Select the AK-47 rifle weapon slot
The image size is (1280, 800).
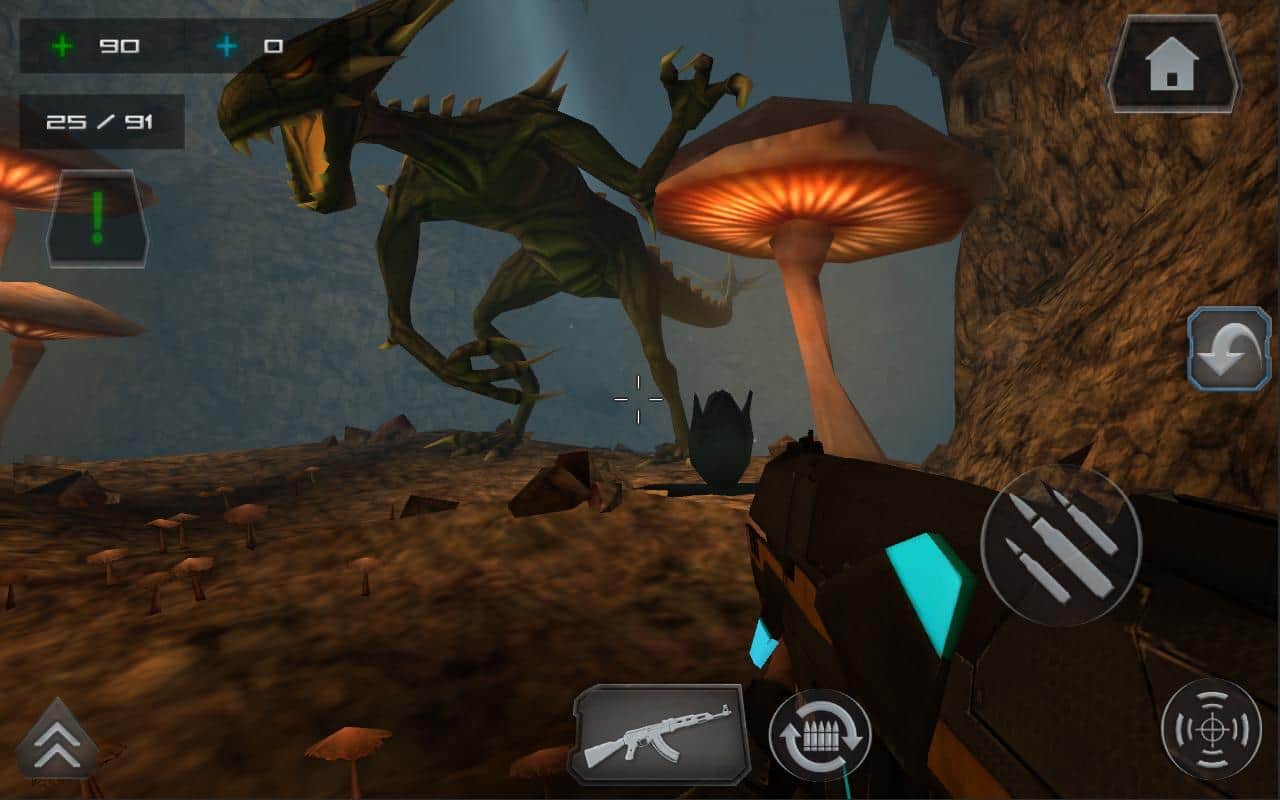659,733
